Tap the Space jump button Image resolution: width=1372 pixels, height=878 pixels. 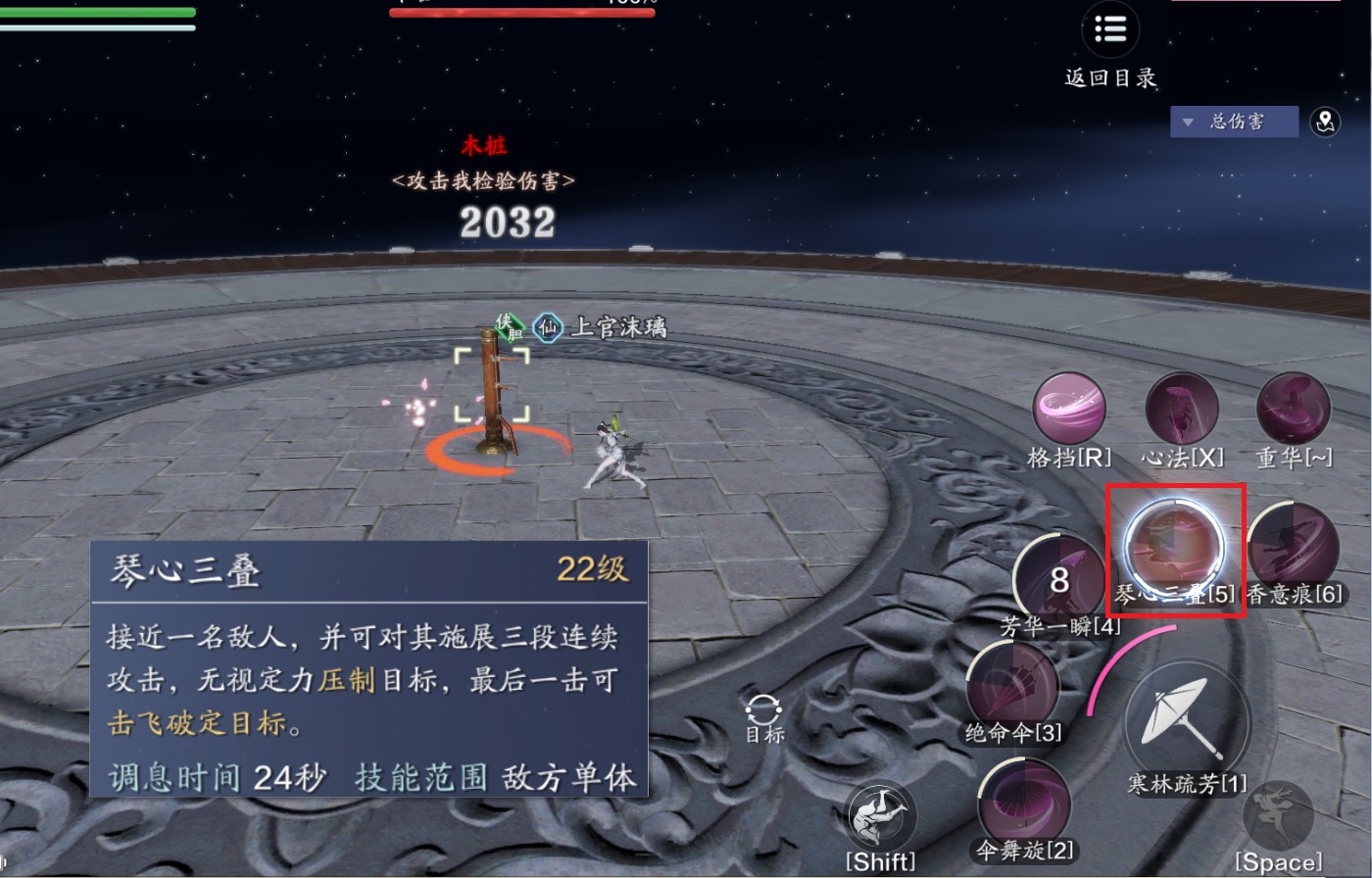point(1278,816)
